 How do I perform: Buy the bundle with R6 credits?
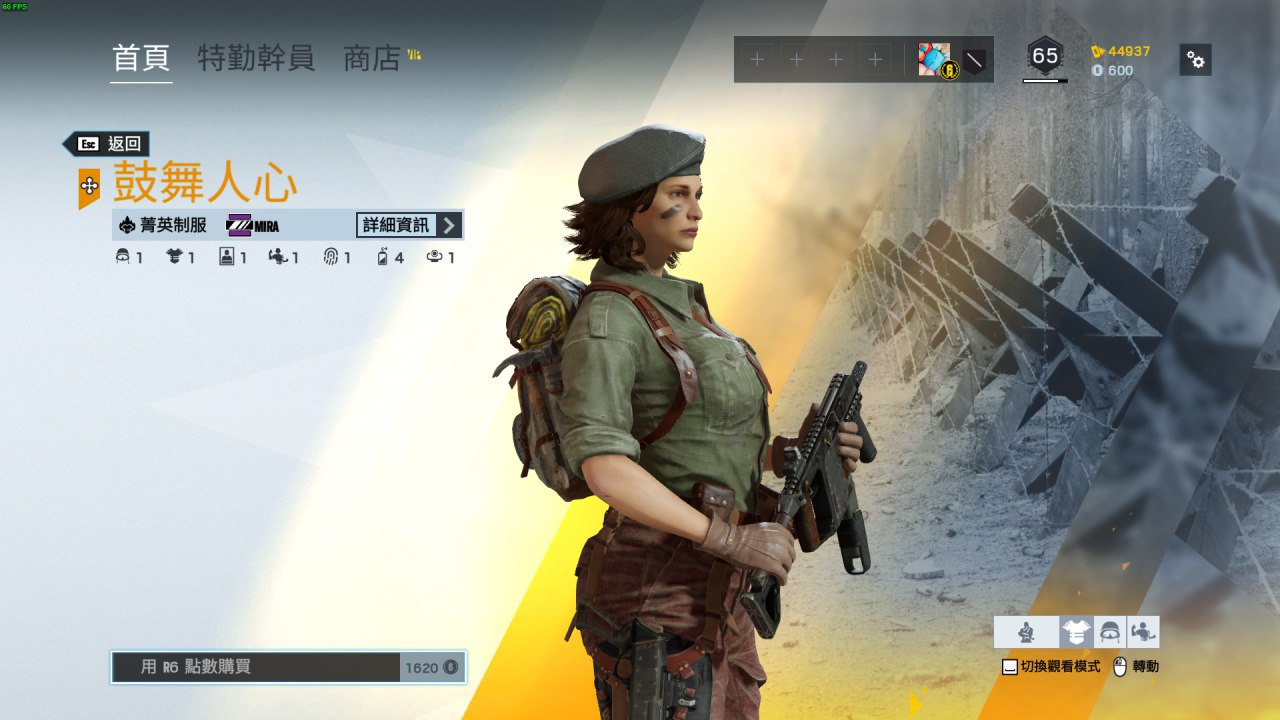click(x=288, y=667)
